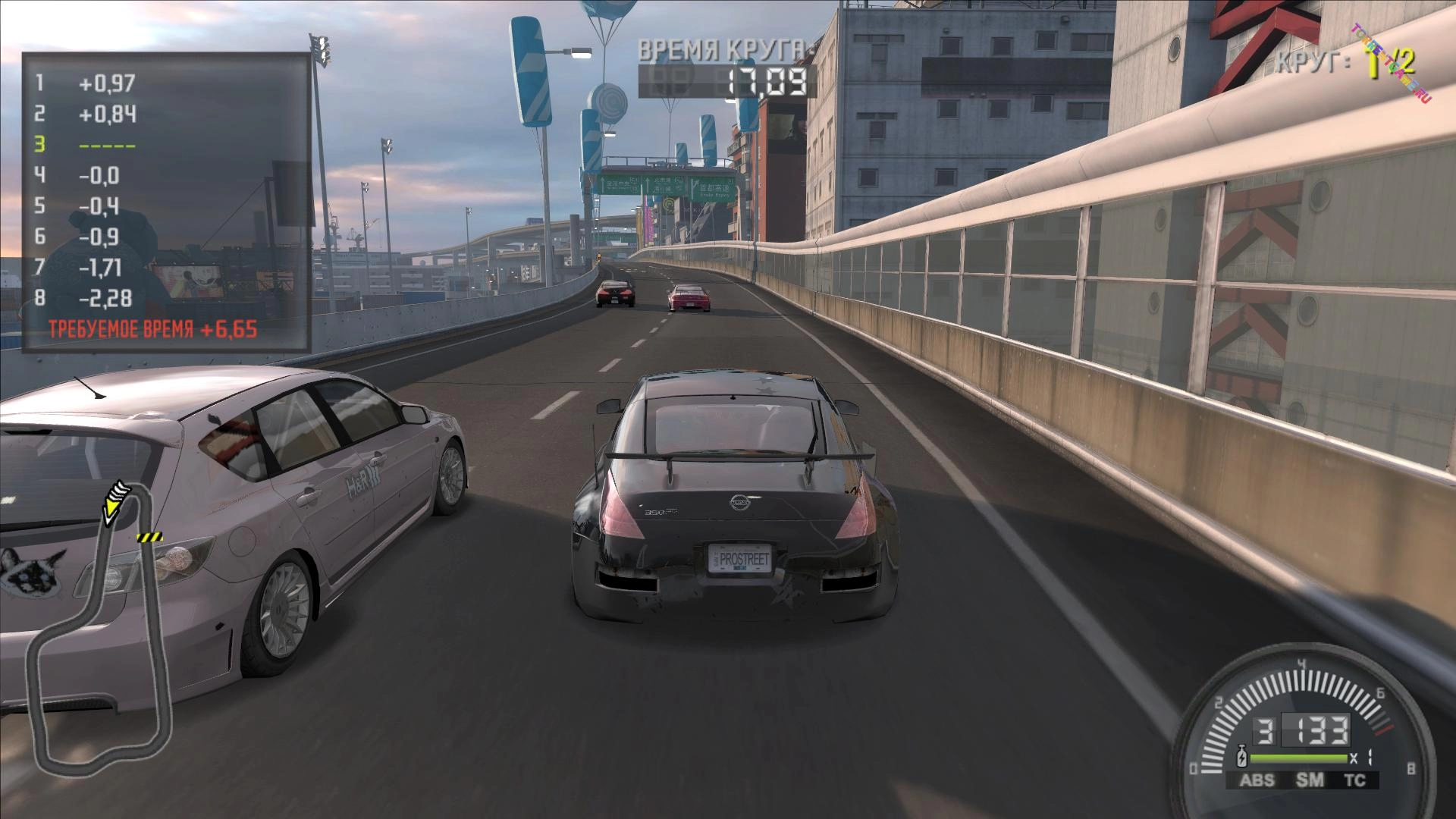Click the nitrous bottle icon
The height and width of the screenshot is (819, 1456).
pyautogui.click(x=1242, y=757)
